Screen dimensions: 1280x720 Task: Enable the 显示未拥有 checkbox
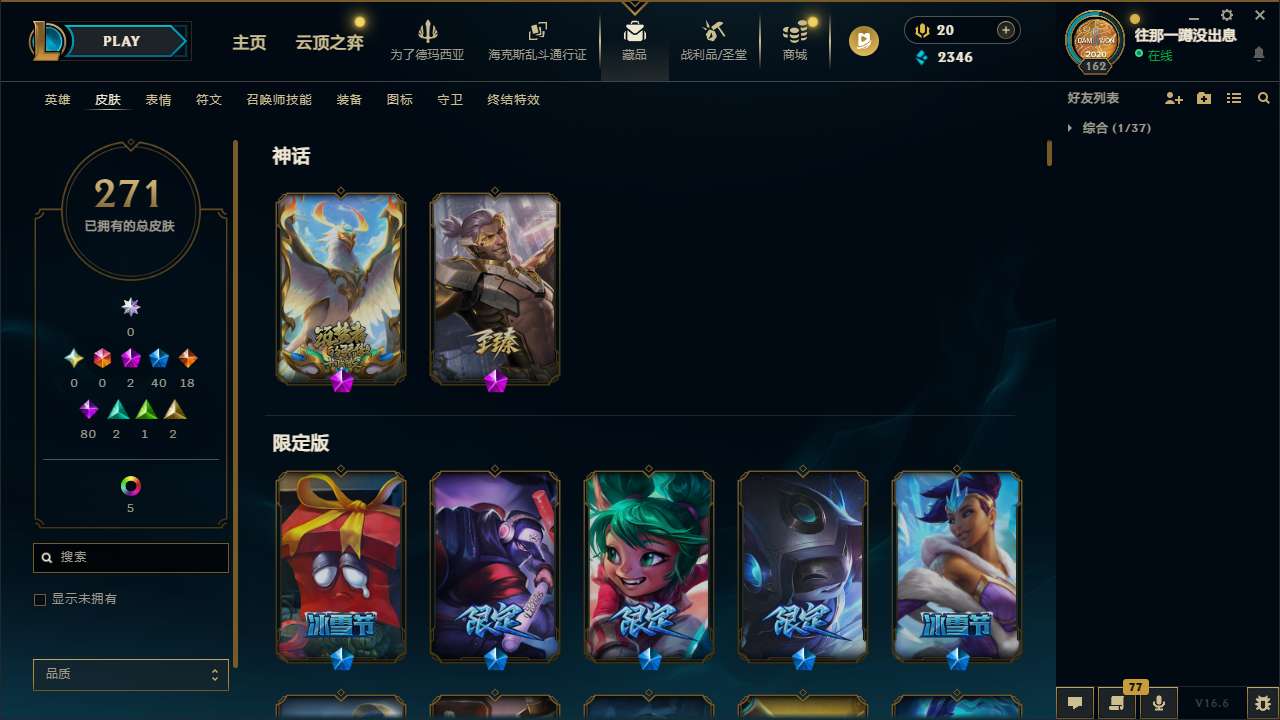[x=40, y=599]
